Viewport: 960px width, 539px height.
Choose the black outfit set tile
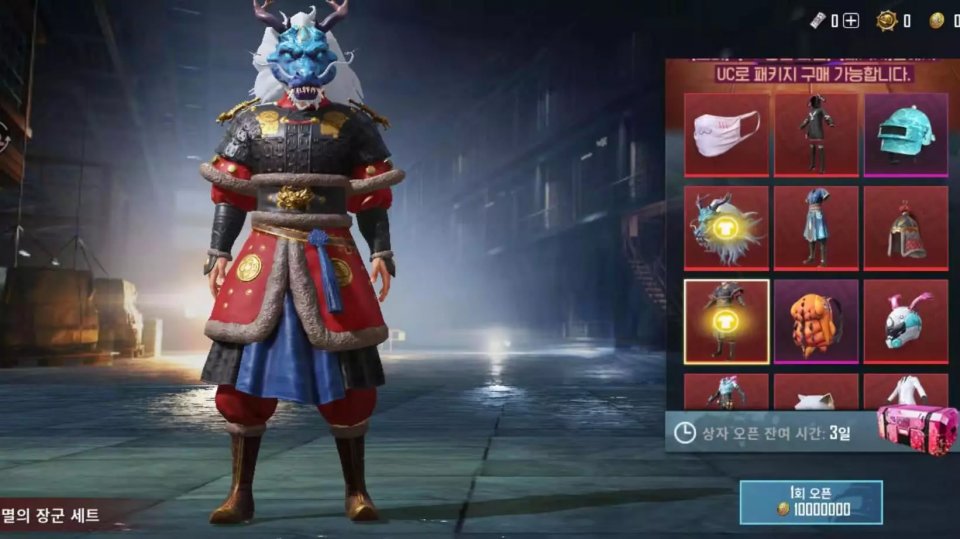point(816,135)
